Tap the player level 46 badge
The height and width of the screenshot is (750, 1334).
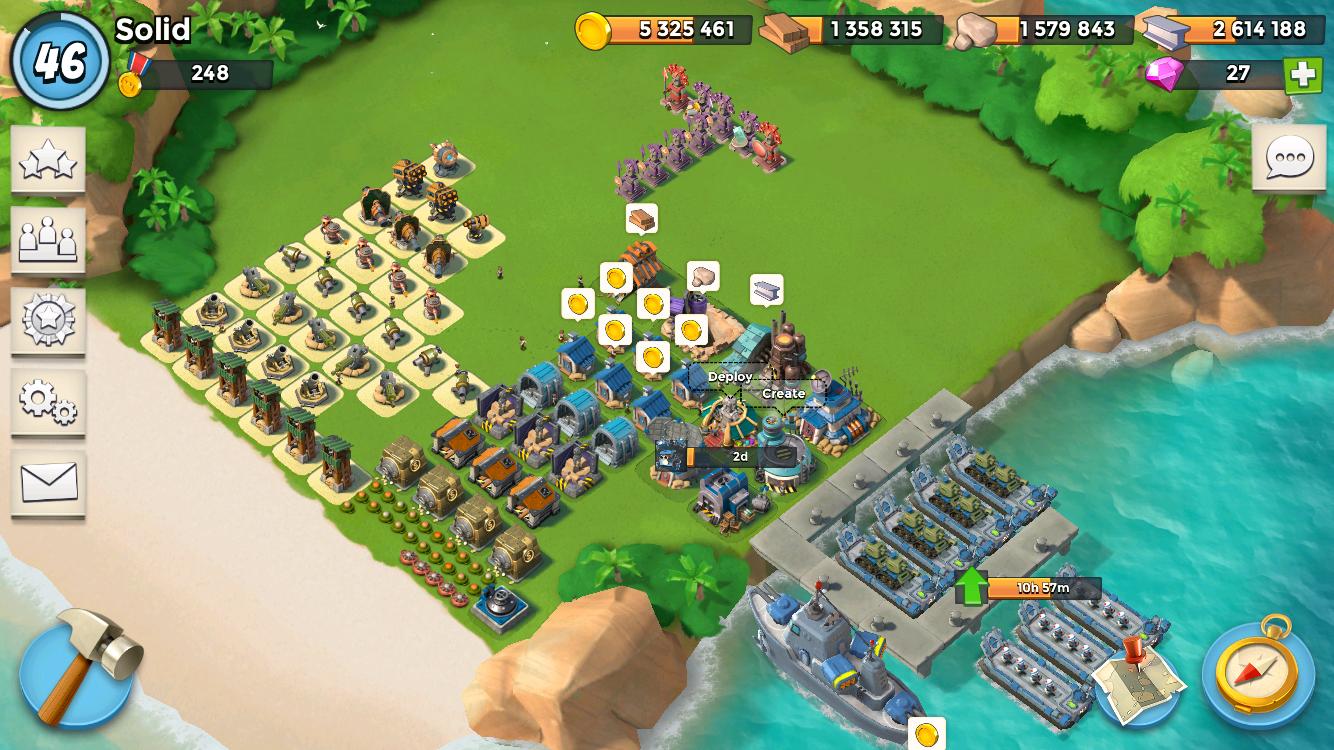[57, 54]
